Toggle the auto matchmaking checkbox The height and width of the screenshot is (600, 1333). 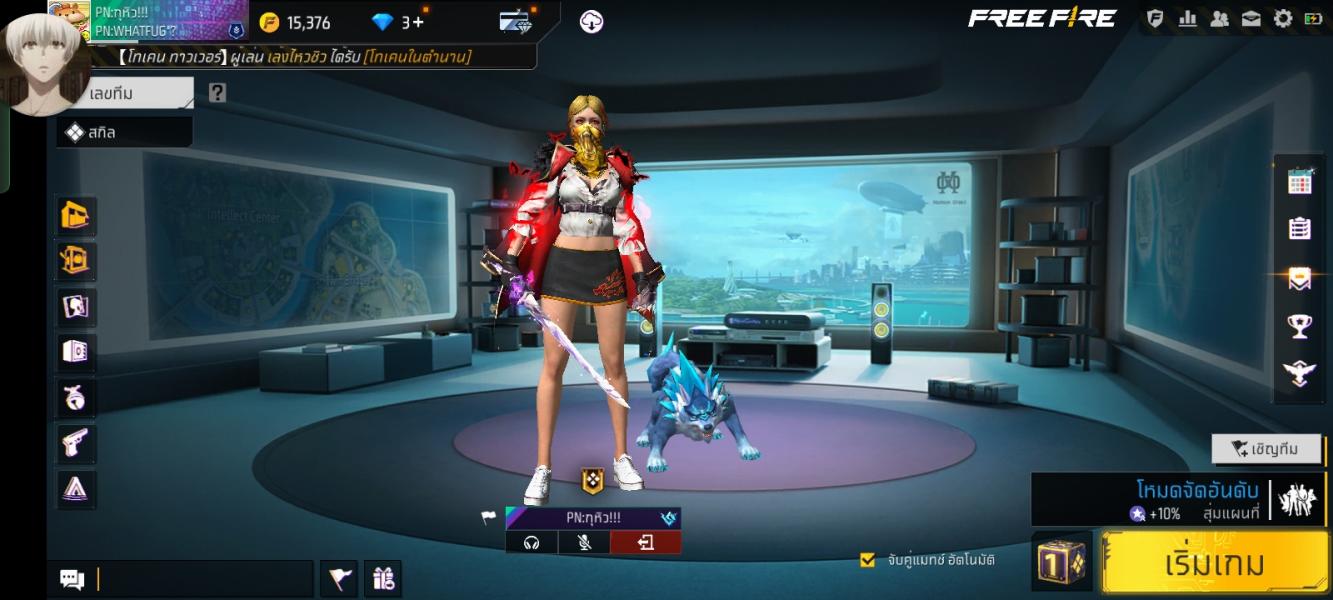pos(868,560)
